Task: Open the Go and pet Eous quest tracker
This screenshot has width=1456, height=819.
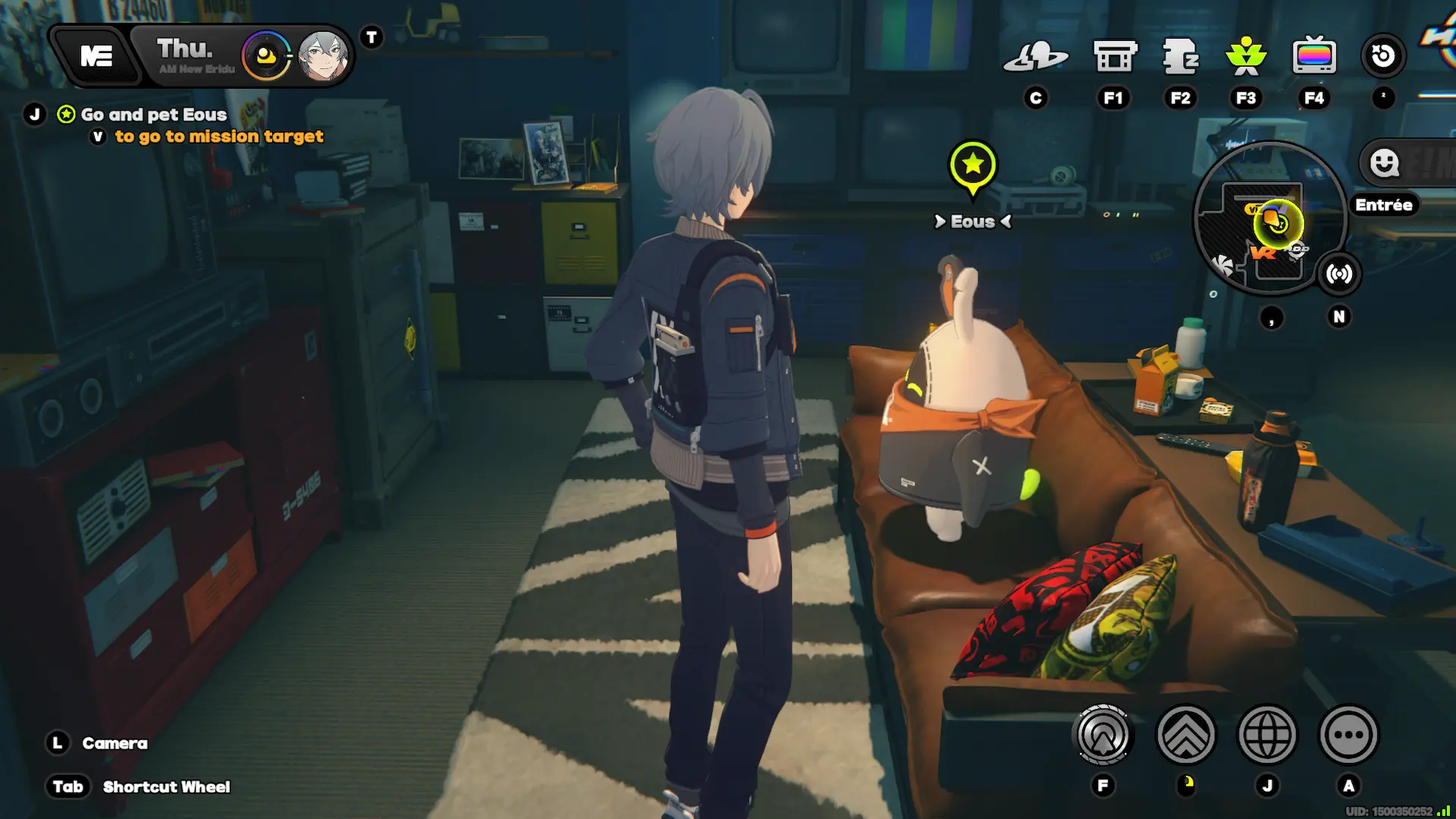Action: click(x=153, y=115)
